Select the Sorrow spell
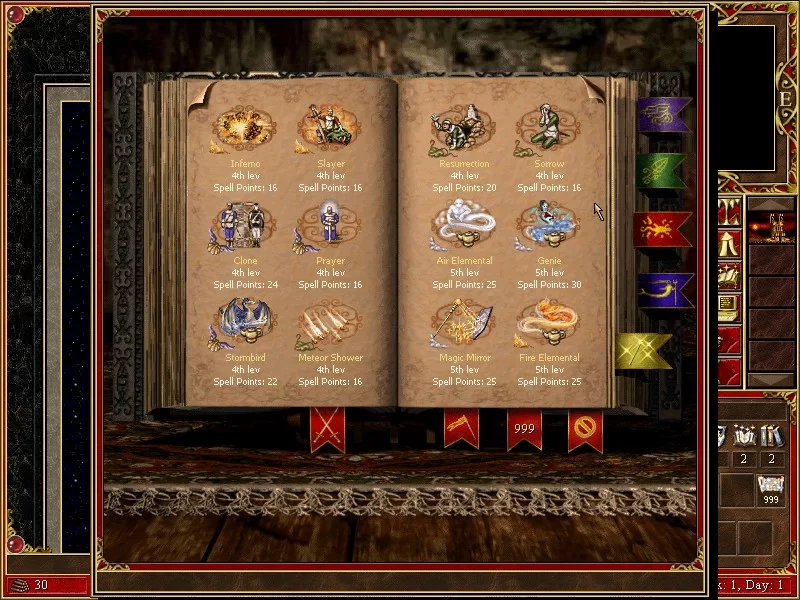Image resolution: width=800 pixels, height=600 pixels. tap(548, 131)
